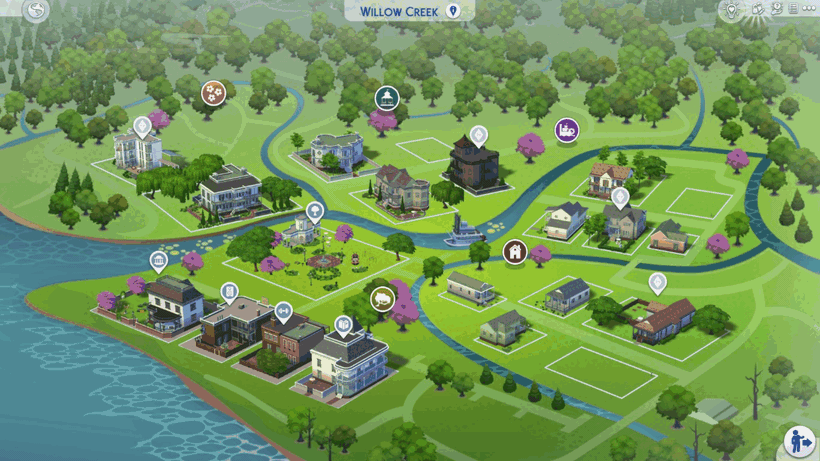820x461 pixels.
Task: Select the brown flower garden map marker
Action: [213, 93]
